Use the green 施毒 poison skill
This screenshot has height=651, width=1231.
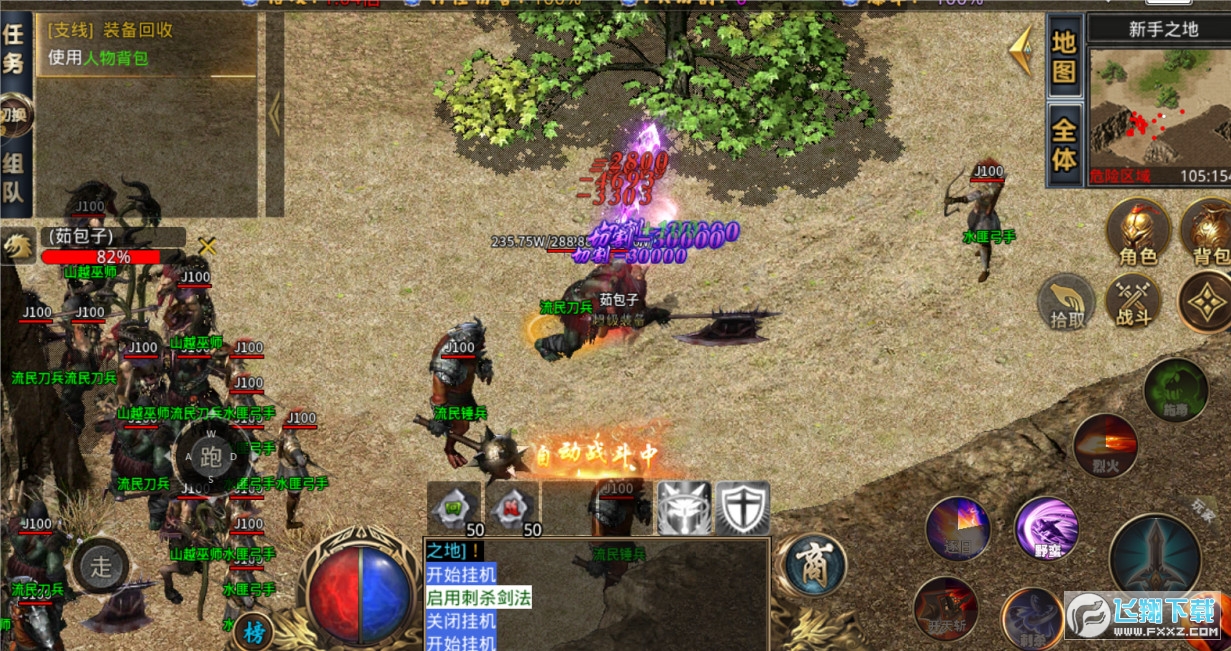(1175, 390)
